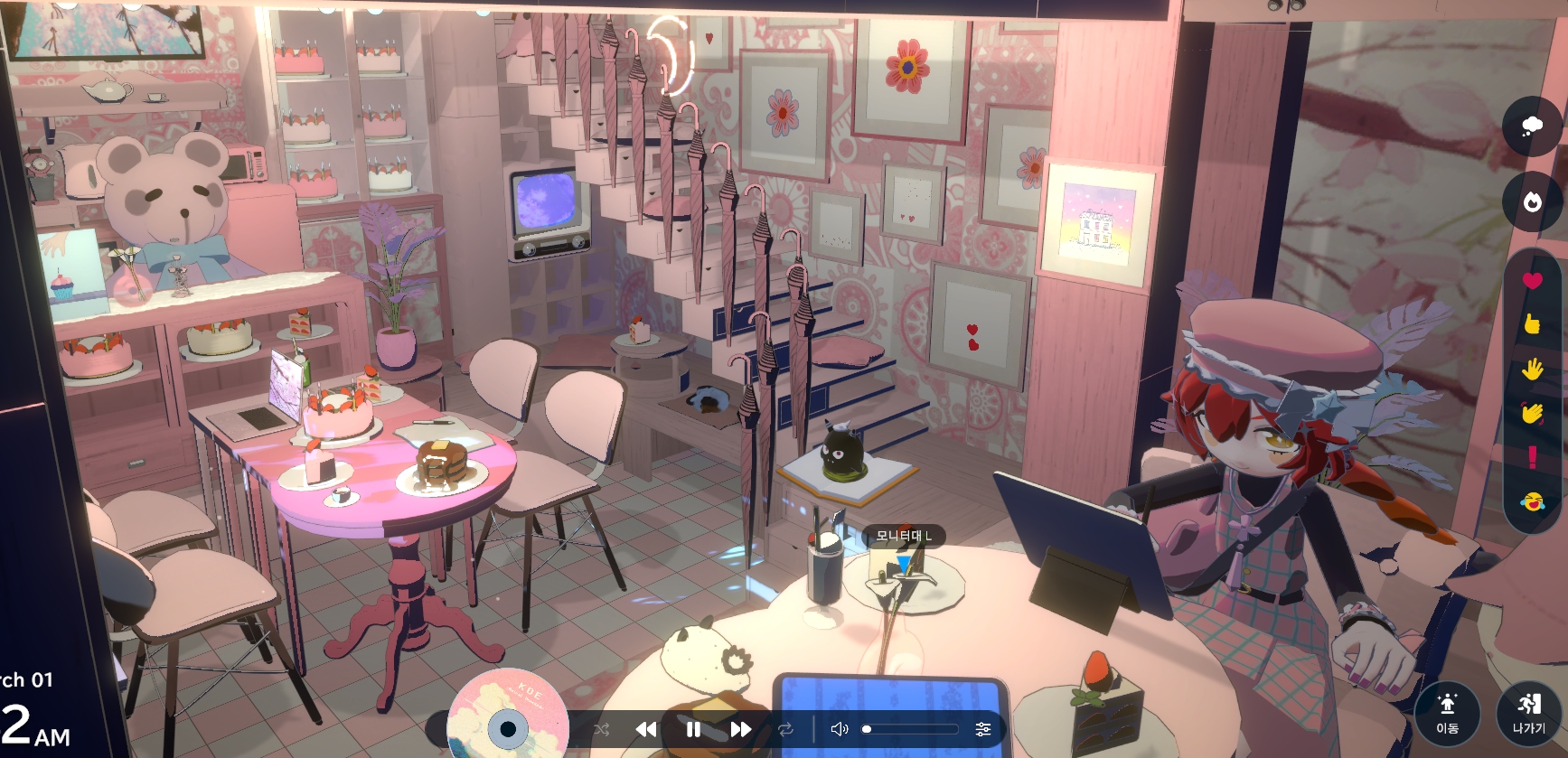The image size is (1568, 758).
Task: Toggle shuffle on the music player
Action: (x=602, y=729)
